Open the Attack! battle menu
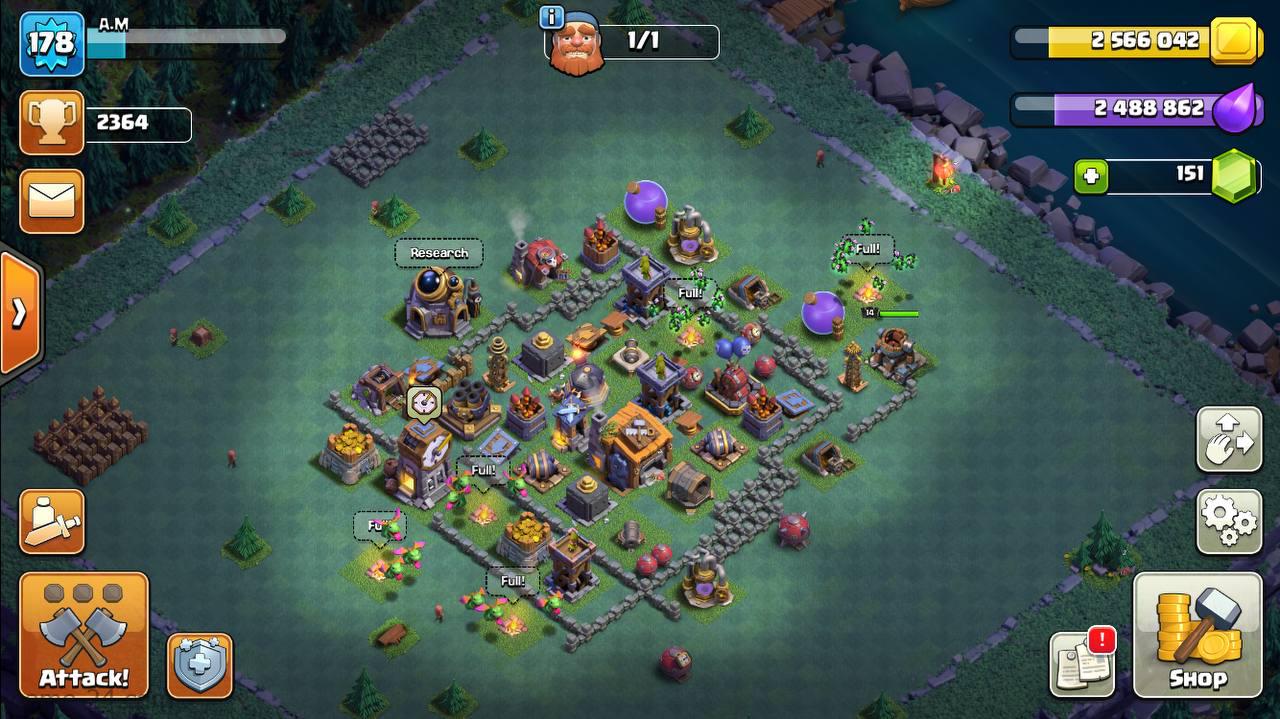The image size is (1280, 719). (84, 634)
